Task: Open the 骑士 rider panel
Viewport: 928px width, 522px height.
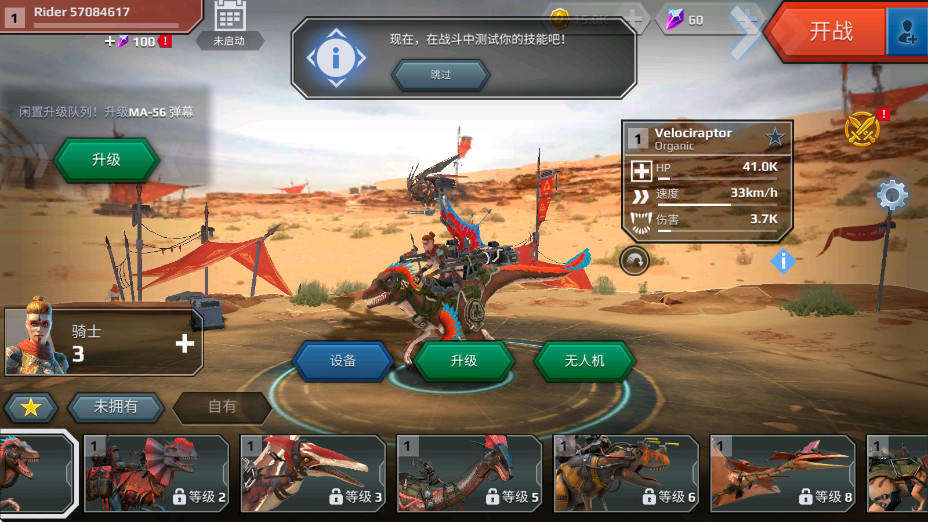Action: (104, 341)
